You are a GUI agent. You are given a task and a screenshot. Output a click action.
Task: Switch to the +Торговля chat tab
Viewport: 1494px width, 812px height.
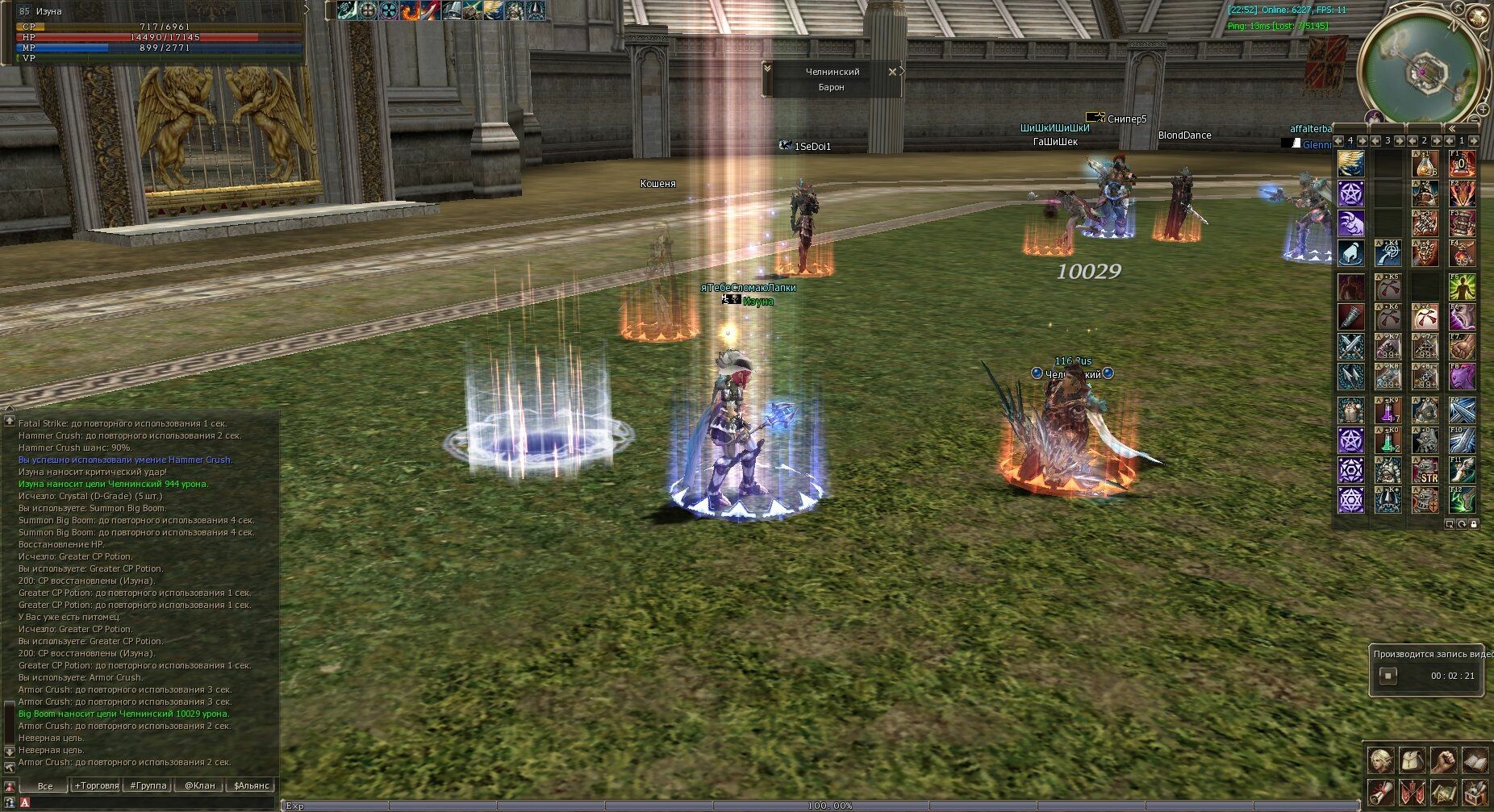(x=97, y=785)
